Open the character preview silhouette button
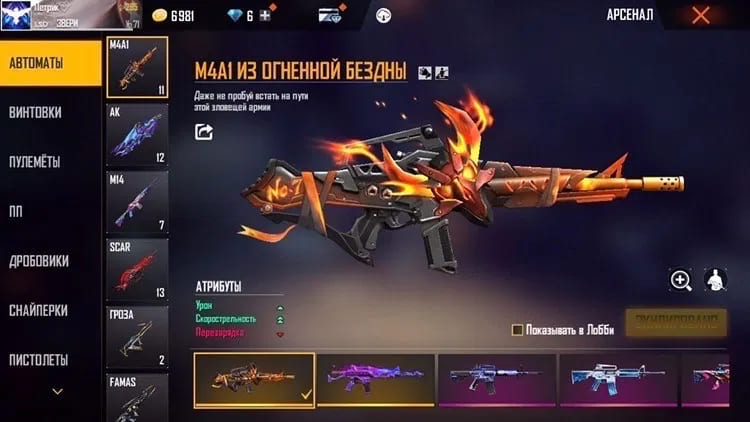The image size is (750, 422). [715, 280]
